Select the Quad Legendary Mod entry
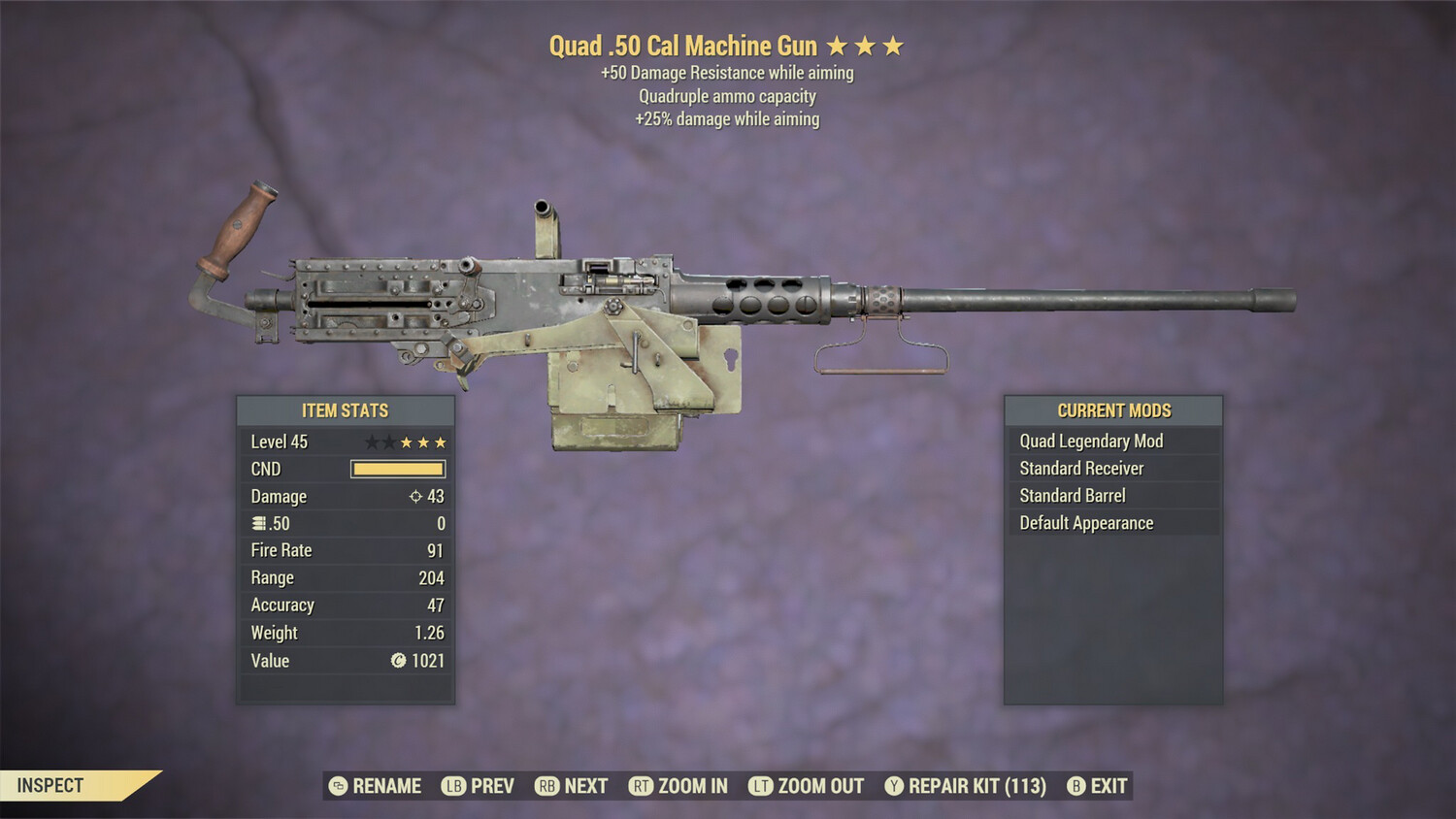This screenshot has height=819, width=1456. [x=1090, y=441]
